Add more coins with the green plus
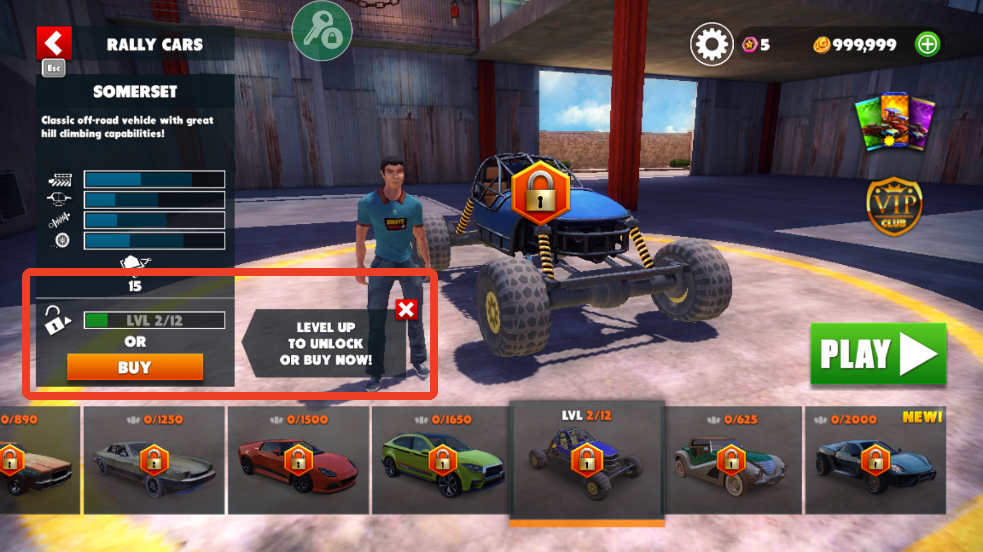This screenshot has height=552, width=983. [928, 44]
